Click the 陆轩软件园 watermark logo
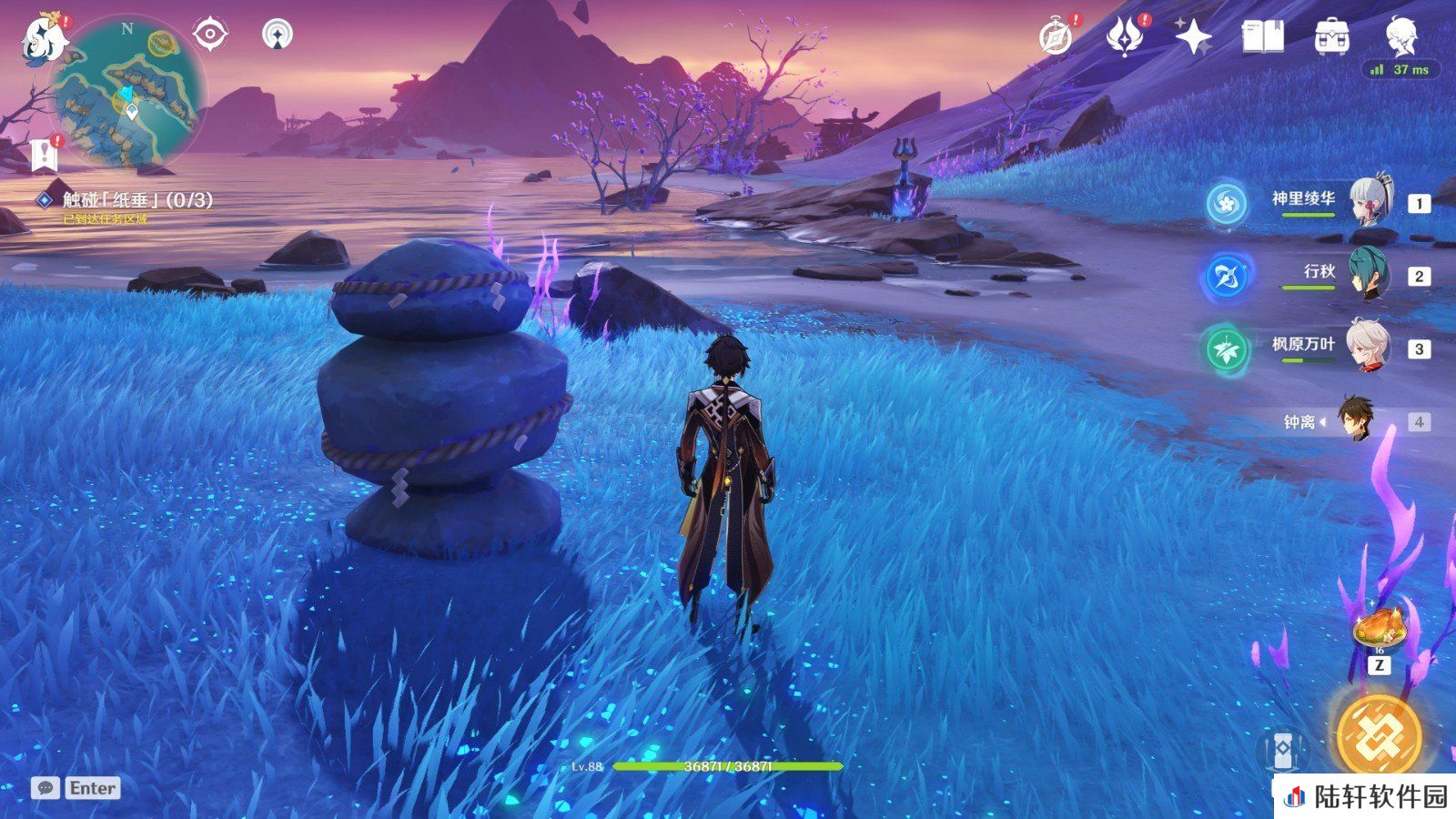 point(1365,797)
